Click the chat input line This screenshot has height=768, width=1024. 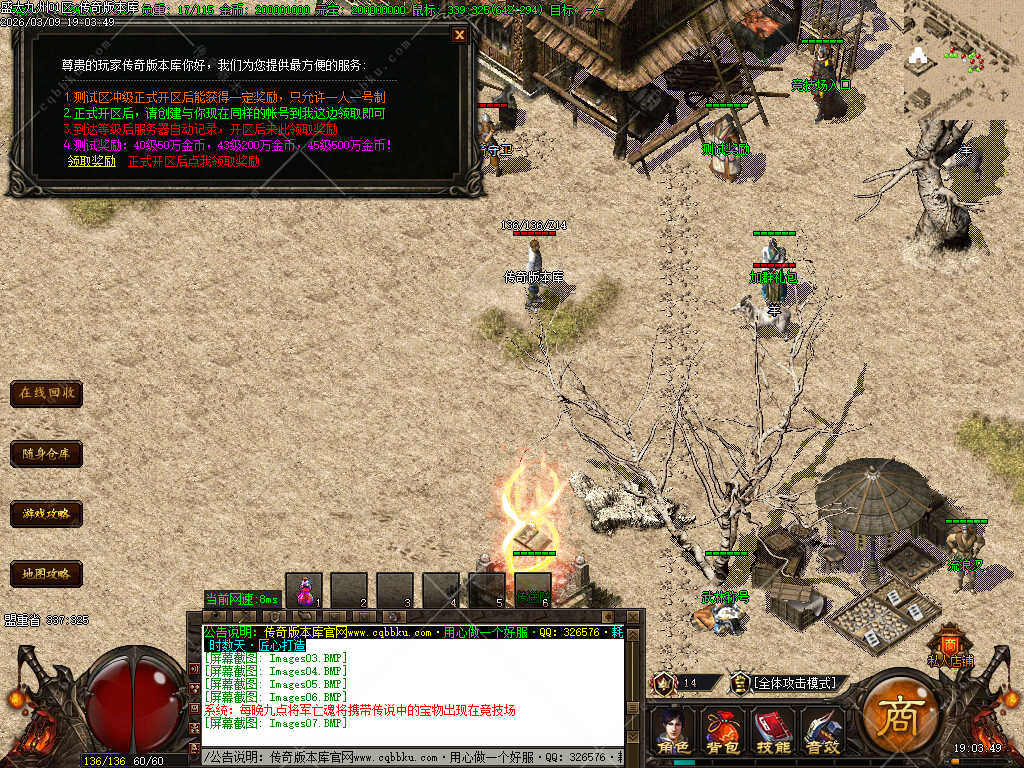pyautogui.click(x=412, y=758)
